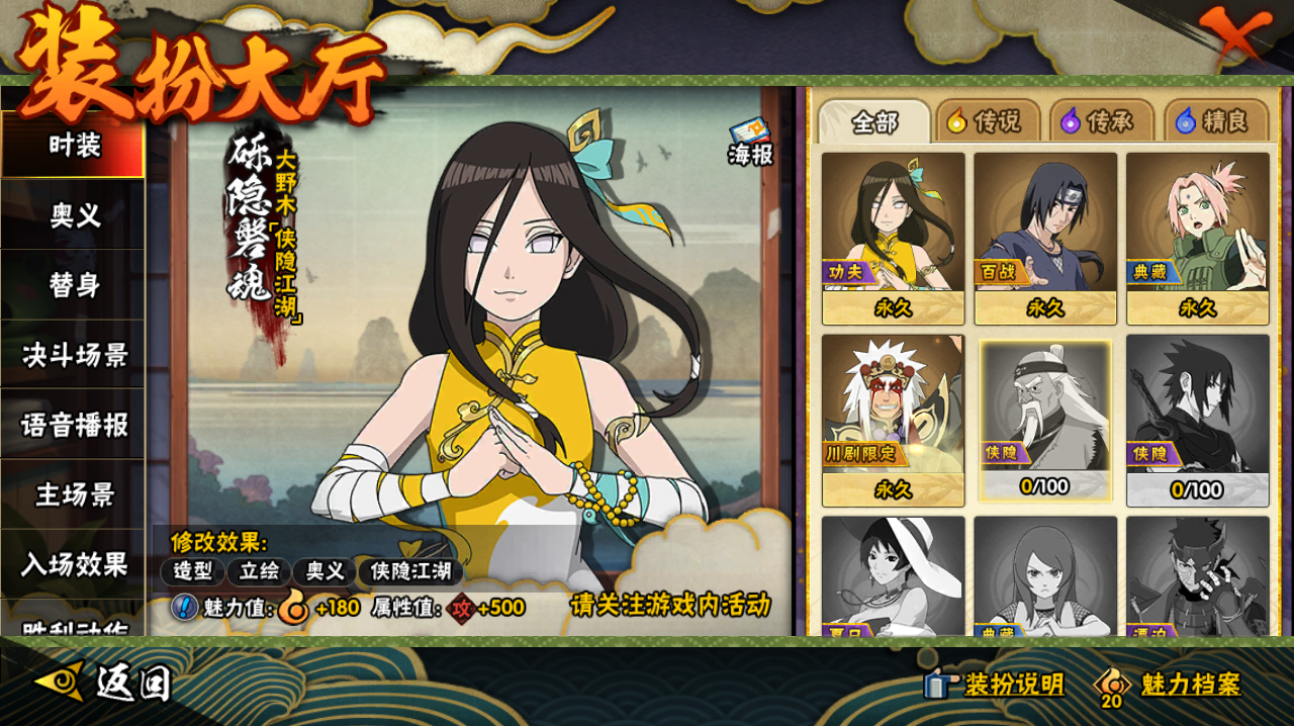The height and width of the screenshot is (726, 1294).
Task: Open the 魅力档案 charm archive
Action: pos(1170,685)
